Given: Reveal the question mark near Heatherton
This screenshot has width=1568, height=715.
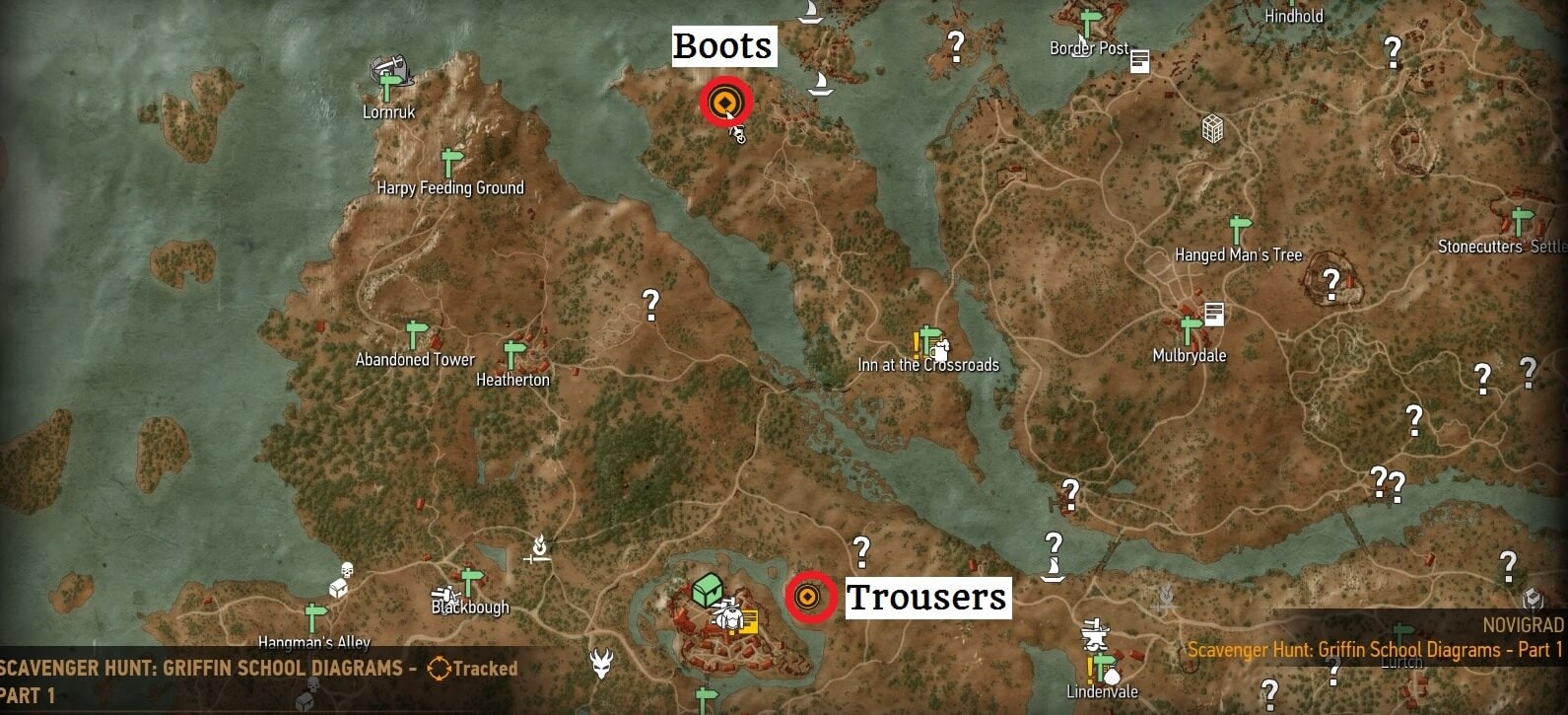Looking at the screenshot, I should (x=650, y=303).
